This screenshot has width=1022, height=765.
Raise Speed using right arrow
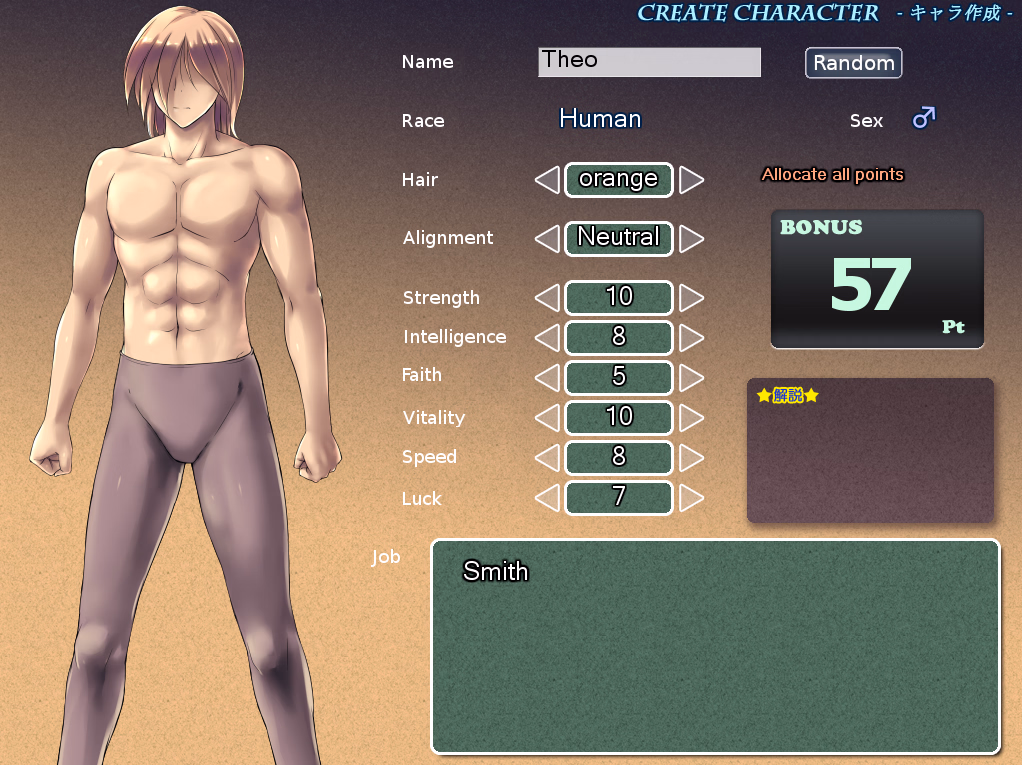(x=691, y=457)
